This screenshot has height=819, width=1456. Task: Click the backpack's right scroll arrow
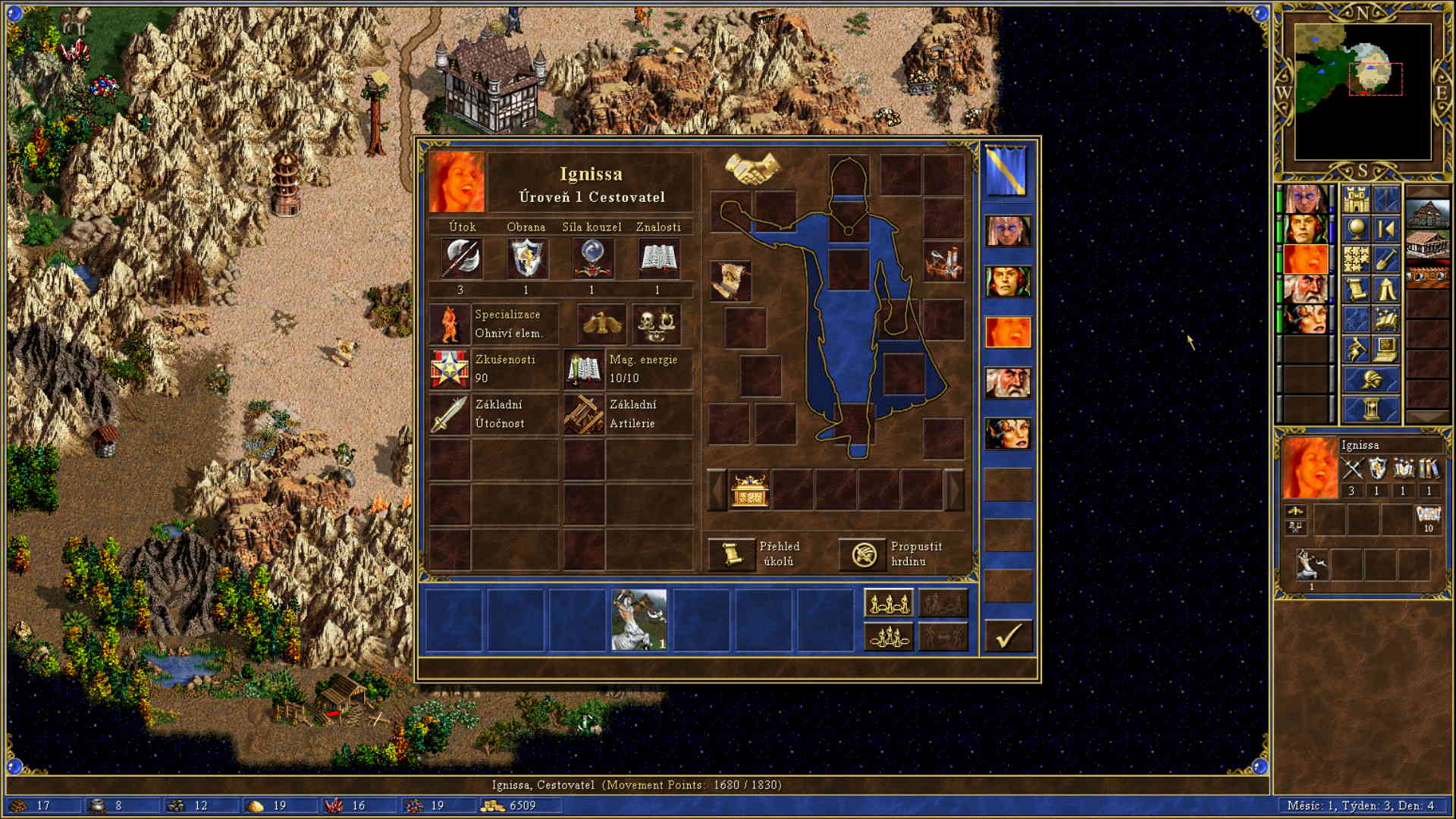[x=954, y=489]
